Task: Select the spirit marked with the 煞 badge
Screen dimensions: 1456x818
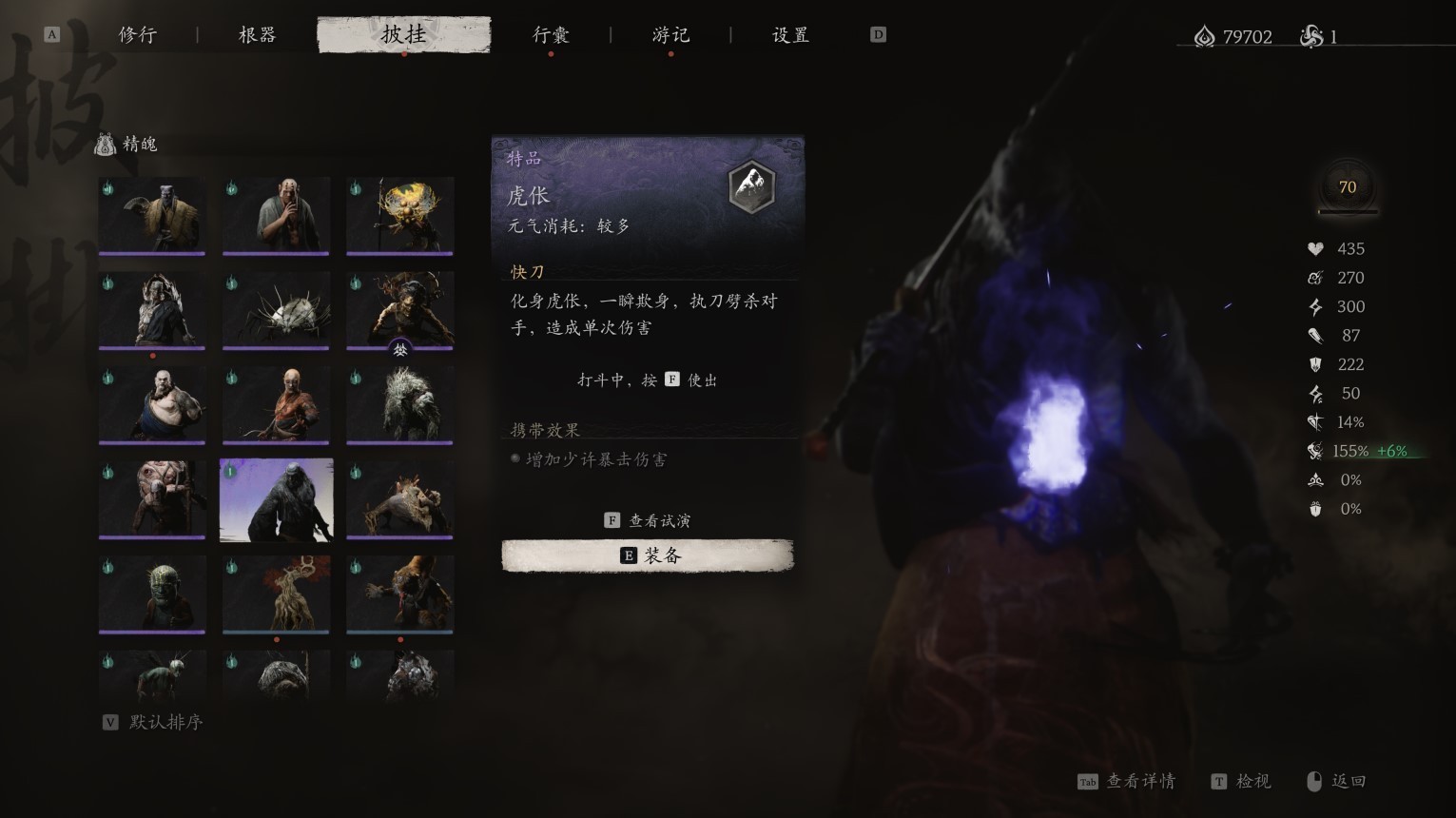Action: (399, 309)
